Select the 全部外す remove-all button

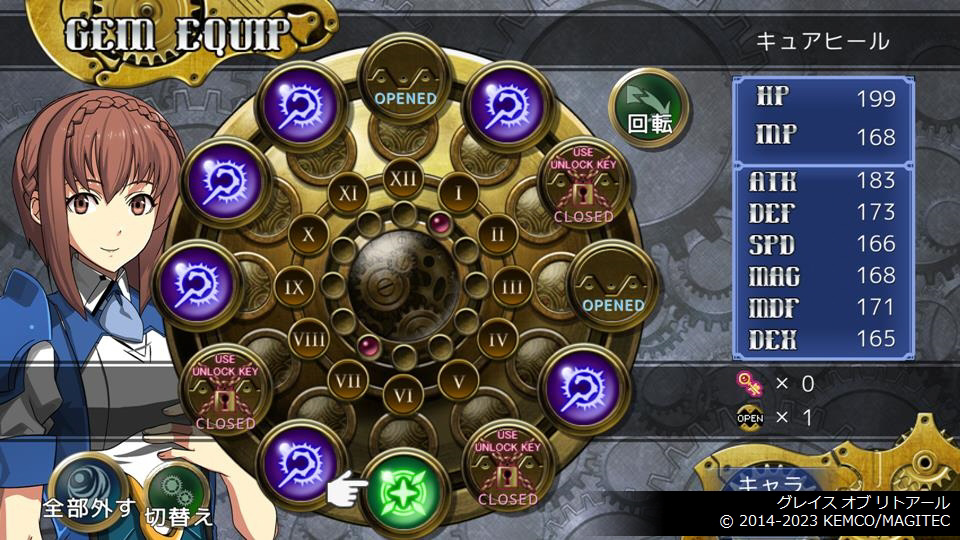pyautogui.click(x=88, y=490)
